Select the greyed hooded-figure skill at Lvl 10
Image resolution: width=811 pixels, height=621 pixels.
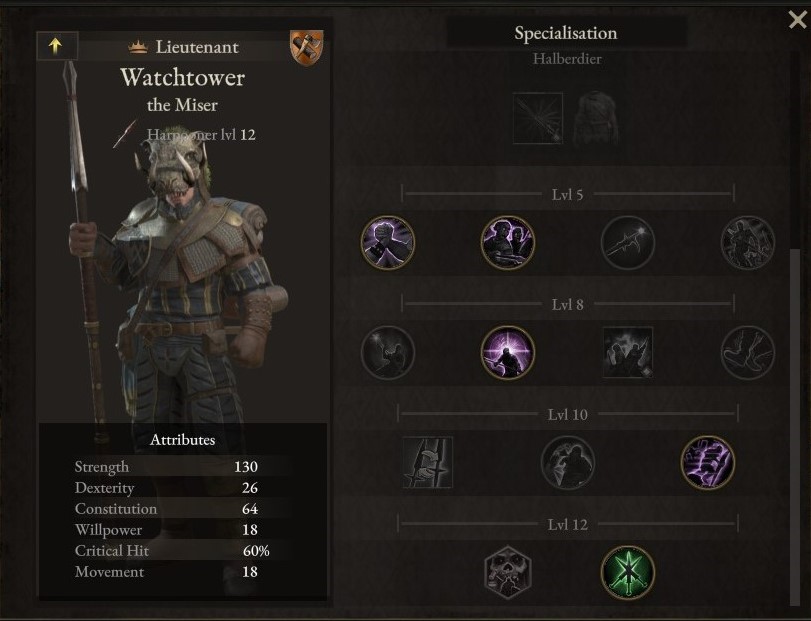click(568, 462)
